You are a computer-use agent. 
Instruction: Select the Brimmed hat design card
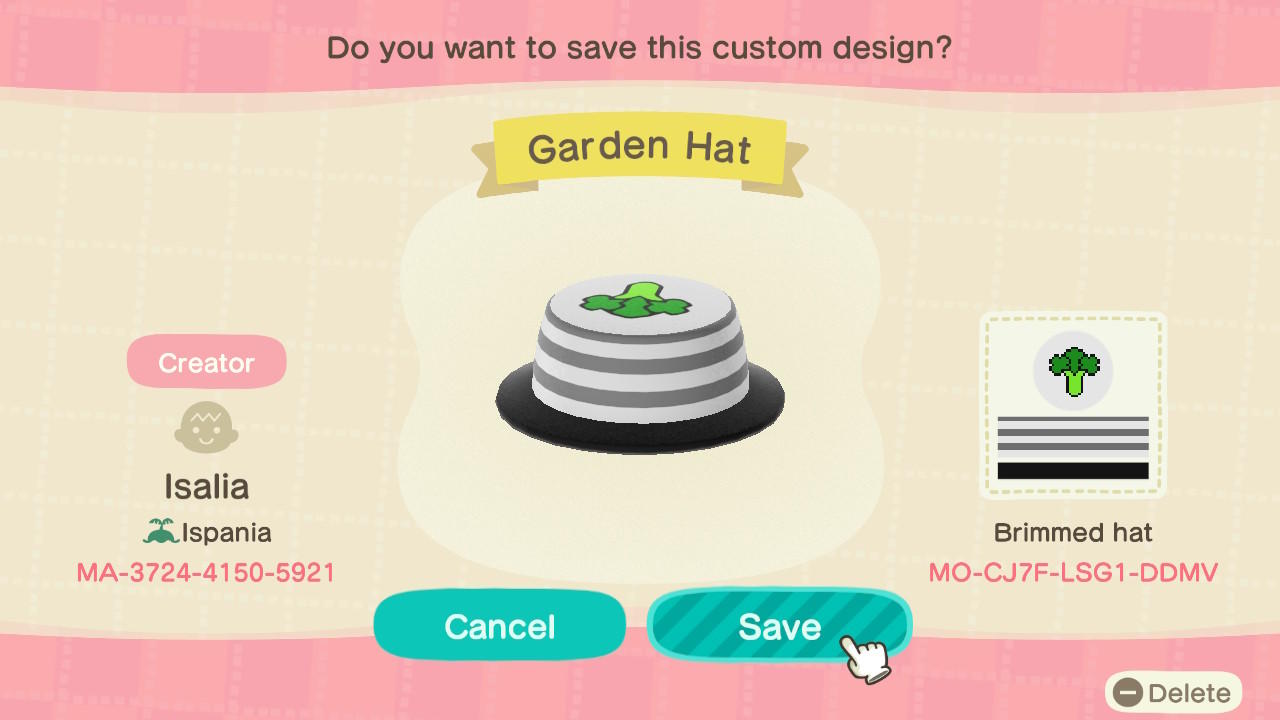1073,404
